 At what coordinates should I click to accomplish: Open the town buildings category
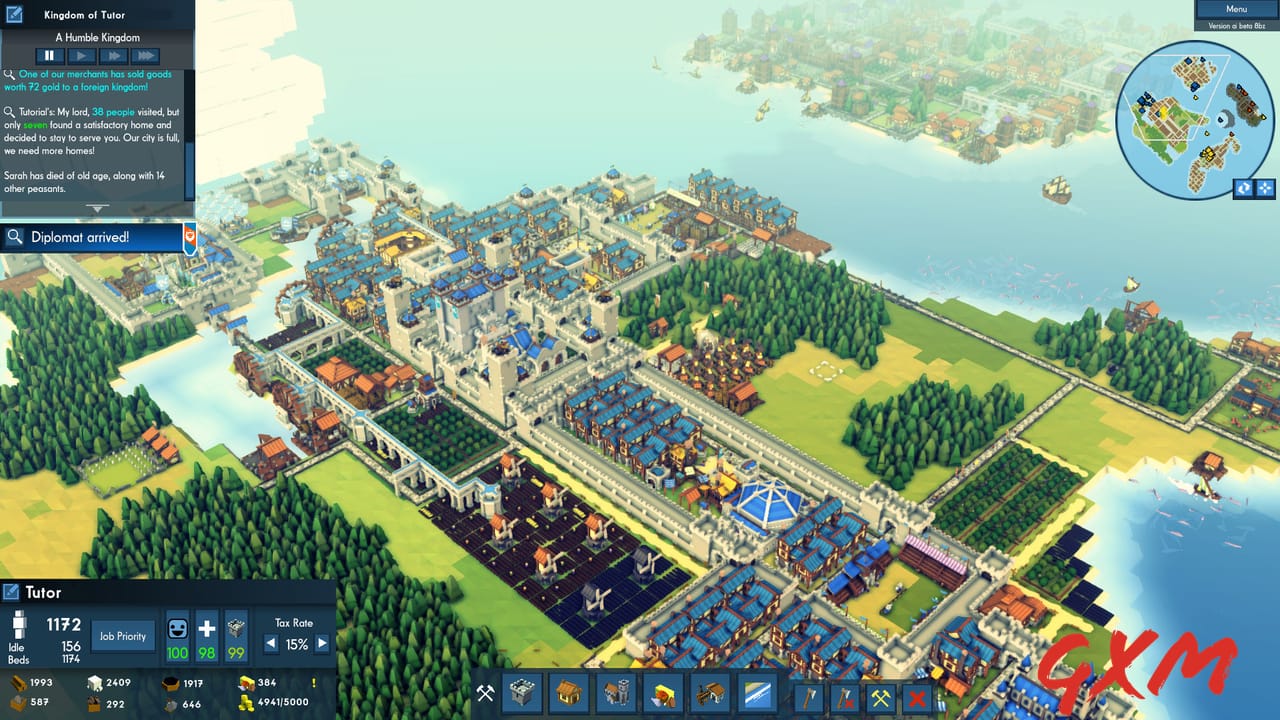point(567,693)
